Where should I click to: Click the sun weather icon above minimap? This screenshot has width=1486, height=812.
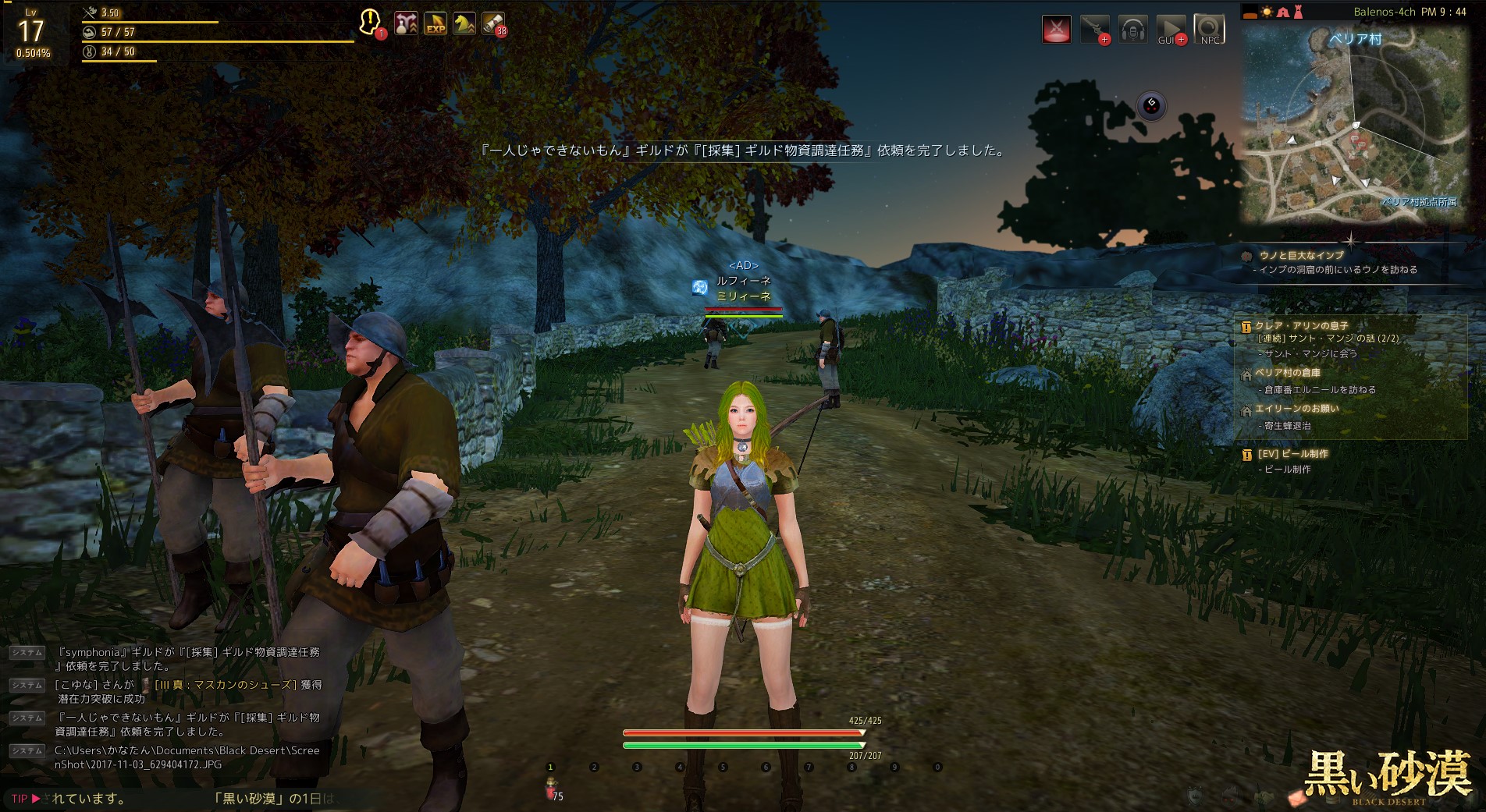click(1266, 12)
